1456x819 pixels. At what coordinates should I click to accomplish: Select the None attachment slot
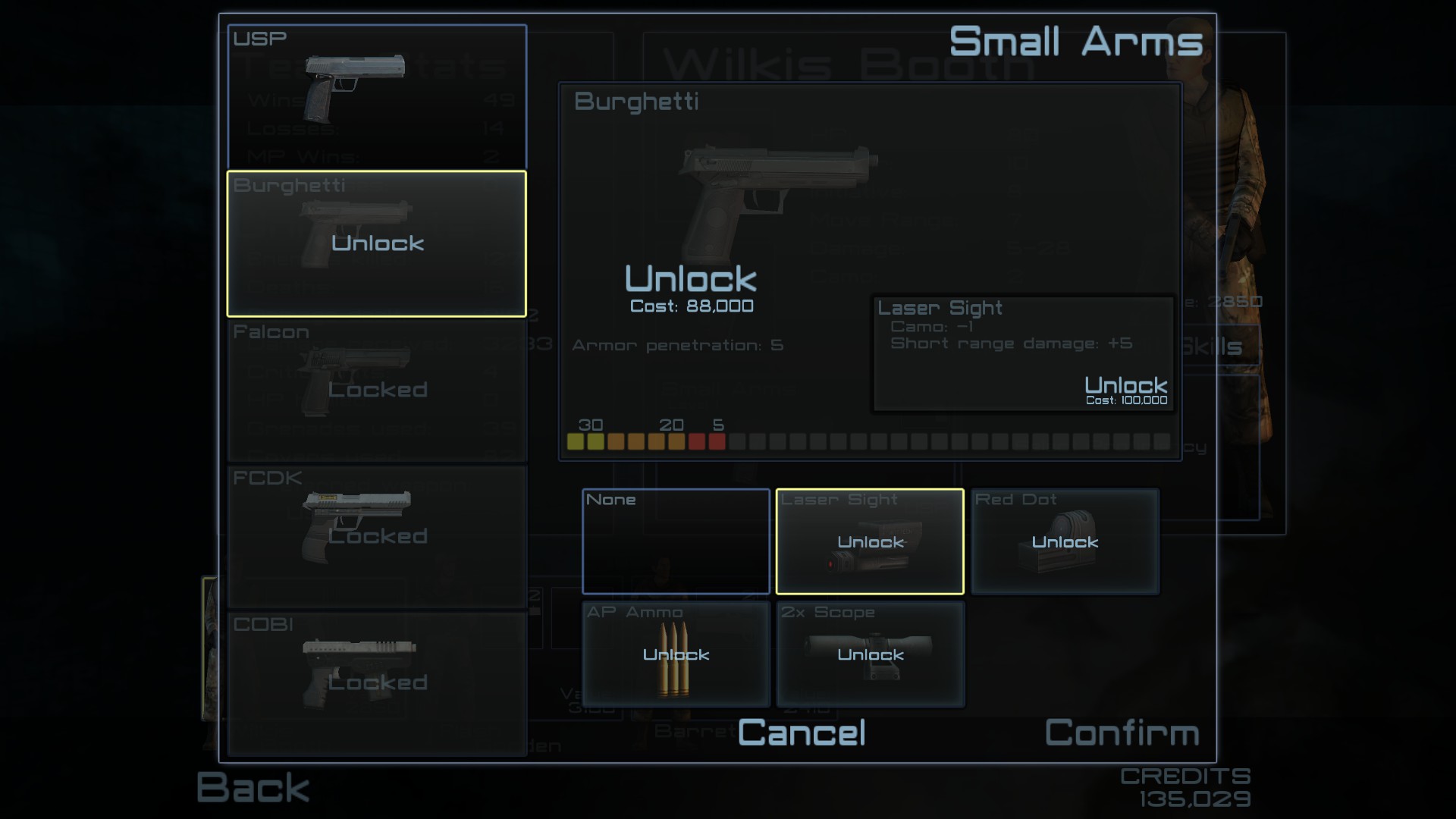click(x=676, y=541)
